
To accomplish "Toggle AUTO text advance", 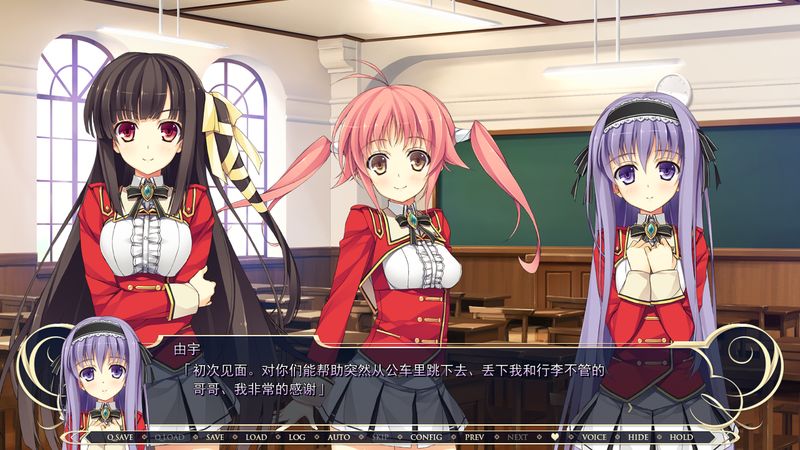I will [337, 437].
